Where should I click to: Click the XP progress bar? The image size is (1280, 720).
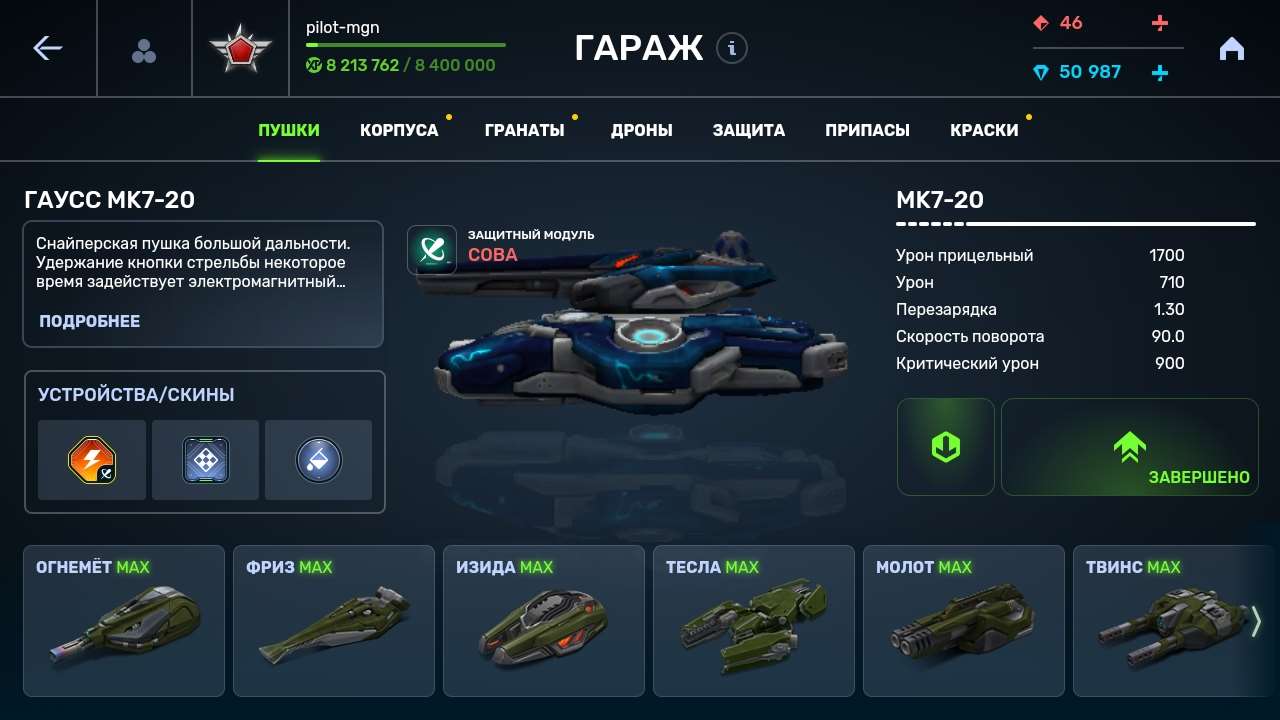(404, 44)
